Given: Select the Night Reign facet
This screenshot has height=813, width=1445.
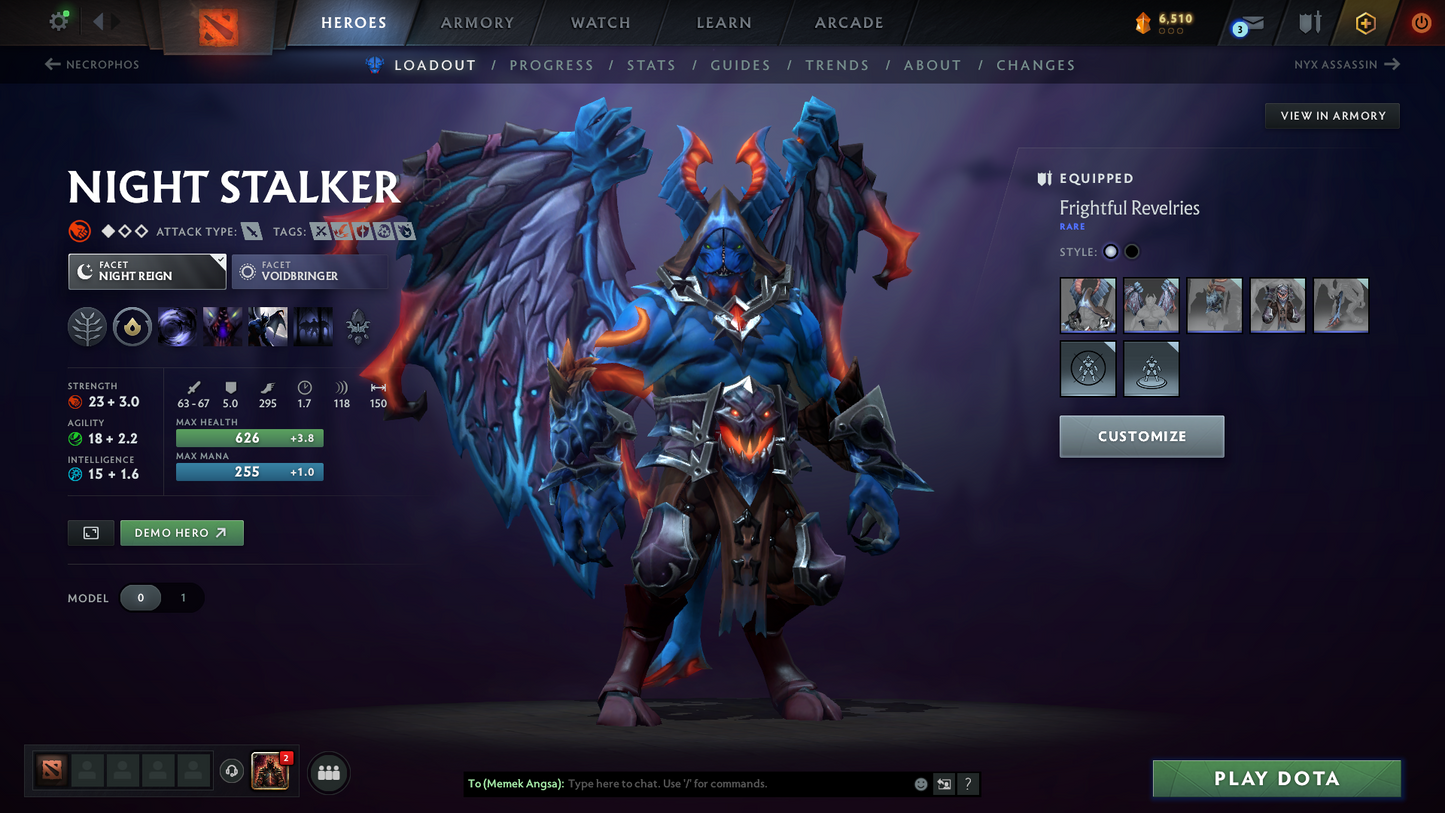Looking at the screenshot, I should (147, 271).
